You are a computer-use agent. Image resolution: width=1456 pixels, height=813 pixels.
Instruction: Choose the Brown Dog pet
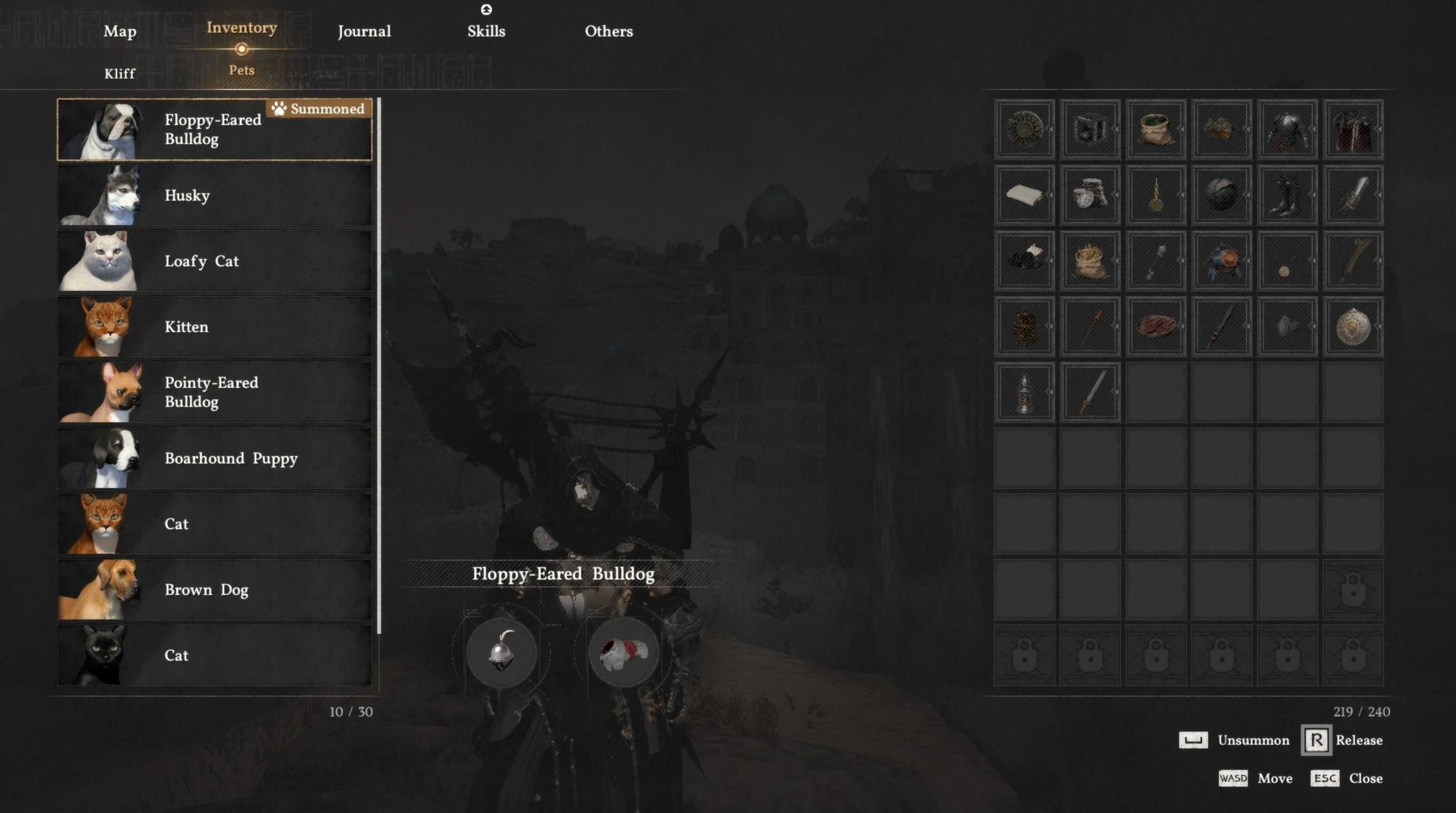click(215, 590)
